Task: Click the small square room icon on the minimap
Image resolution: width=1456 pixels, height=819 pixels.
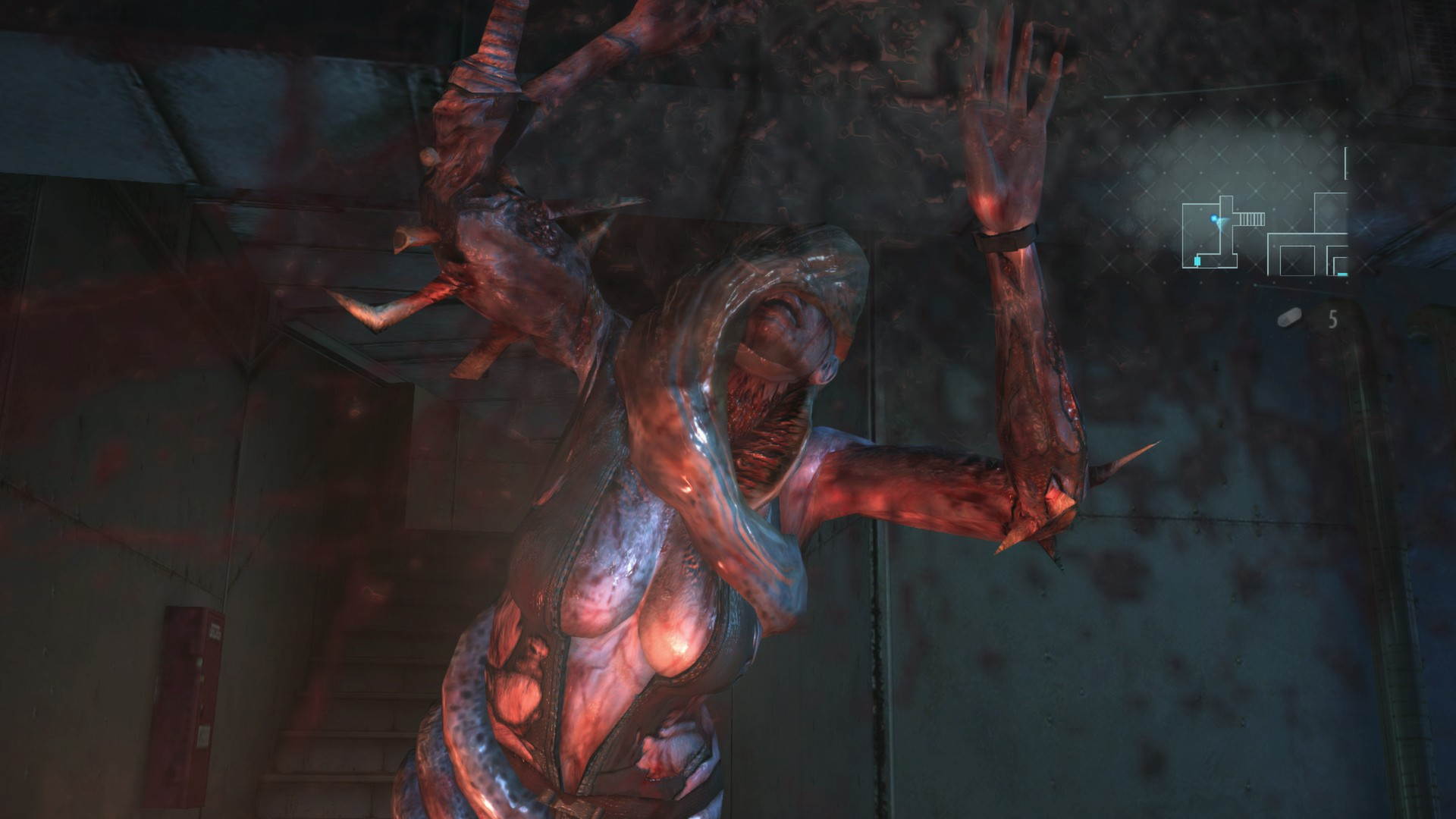Action: coord(1298,260)
